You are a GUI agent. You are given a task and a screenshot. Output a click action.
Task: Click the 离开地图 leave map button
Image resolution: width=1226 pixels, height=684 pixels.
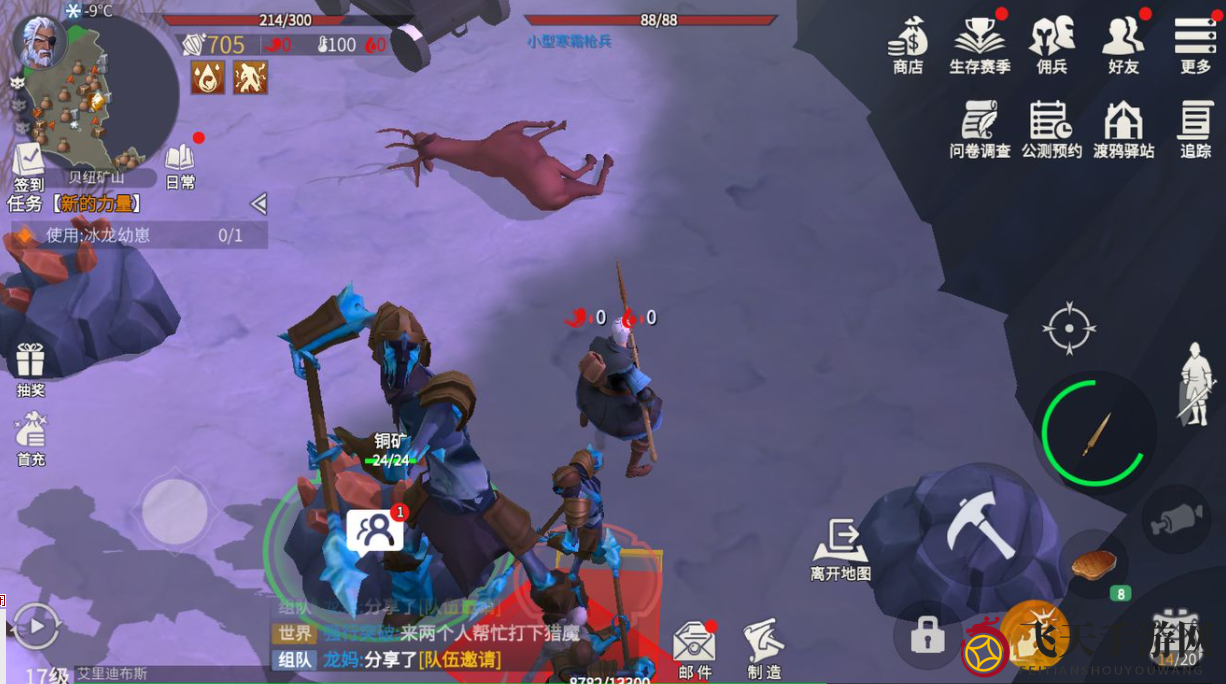[x=840, y=548]
